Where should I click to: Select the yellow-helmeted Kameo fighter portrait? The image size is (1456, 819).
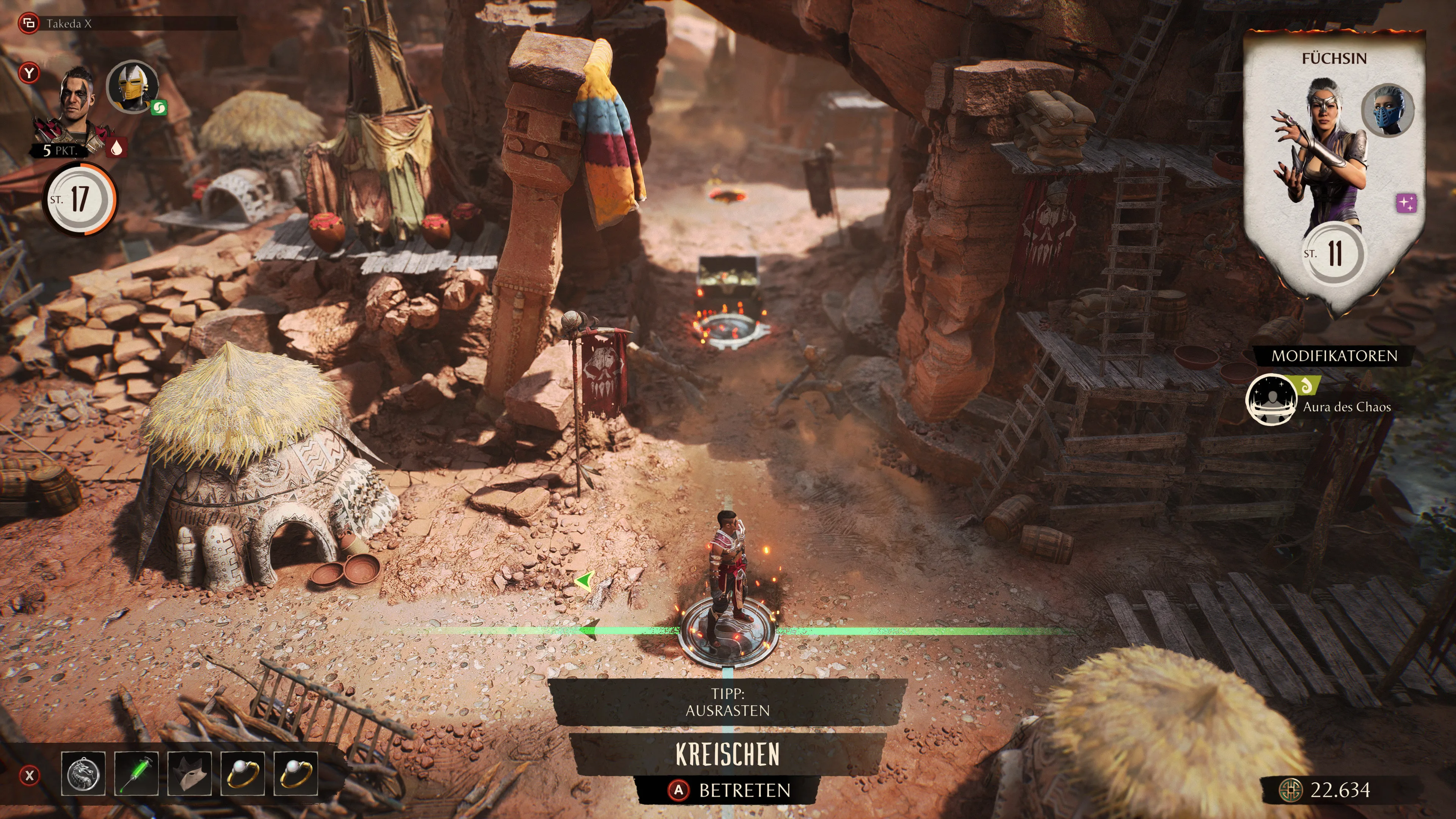pyautogui.click(x=133, y=86)
